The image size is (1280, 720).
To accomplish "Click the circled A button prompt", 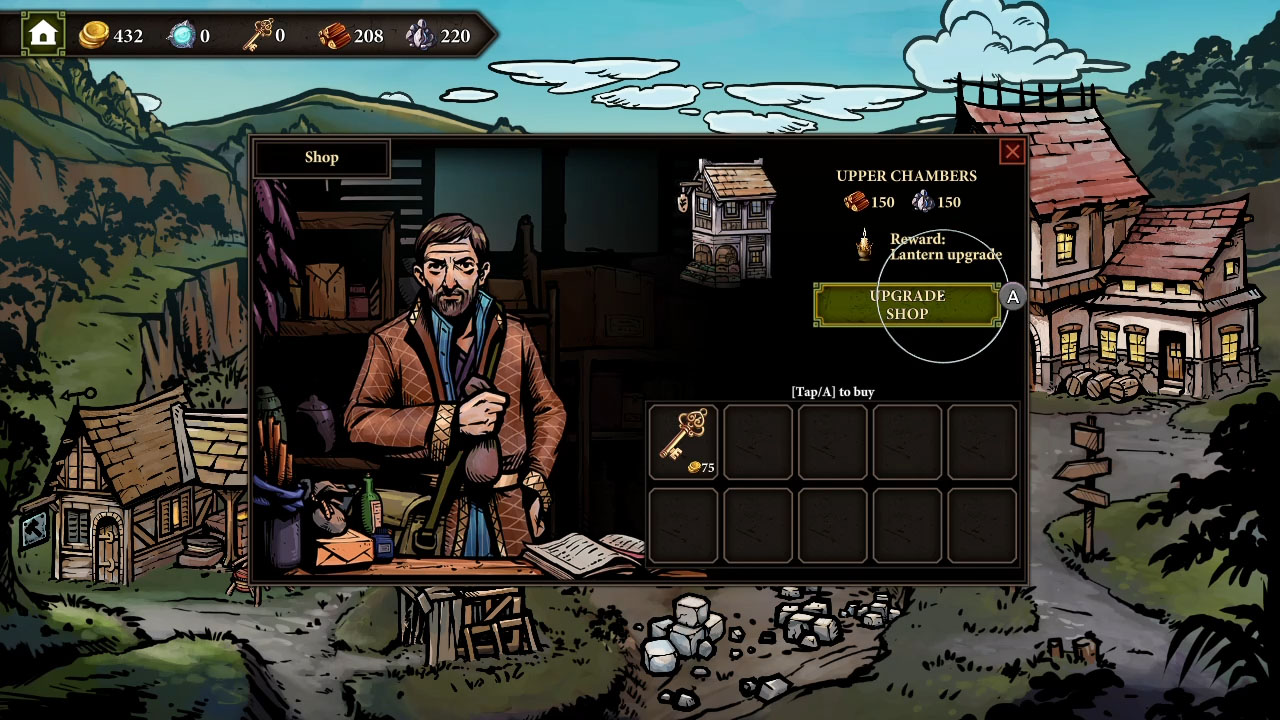I will [x=1012, y=296].
